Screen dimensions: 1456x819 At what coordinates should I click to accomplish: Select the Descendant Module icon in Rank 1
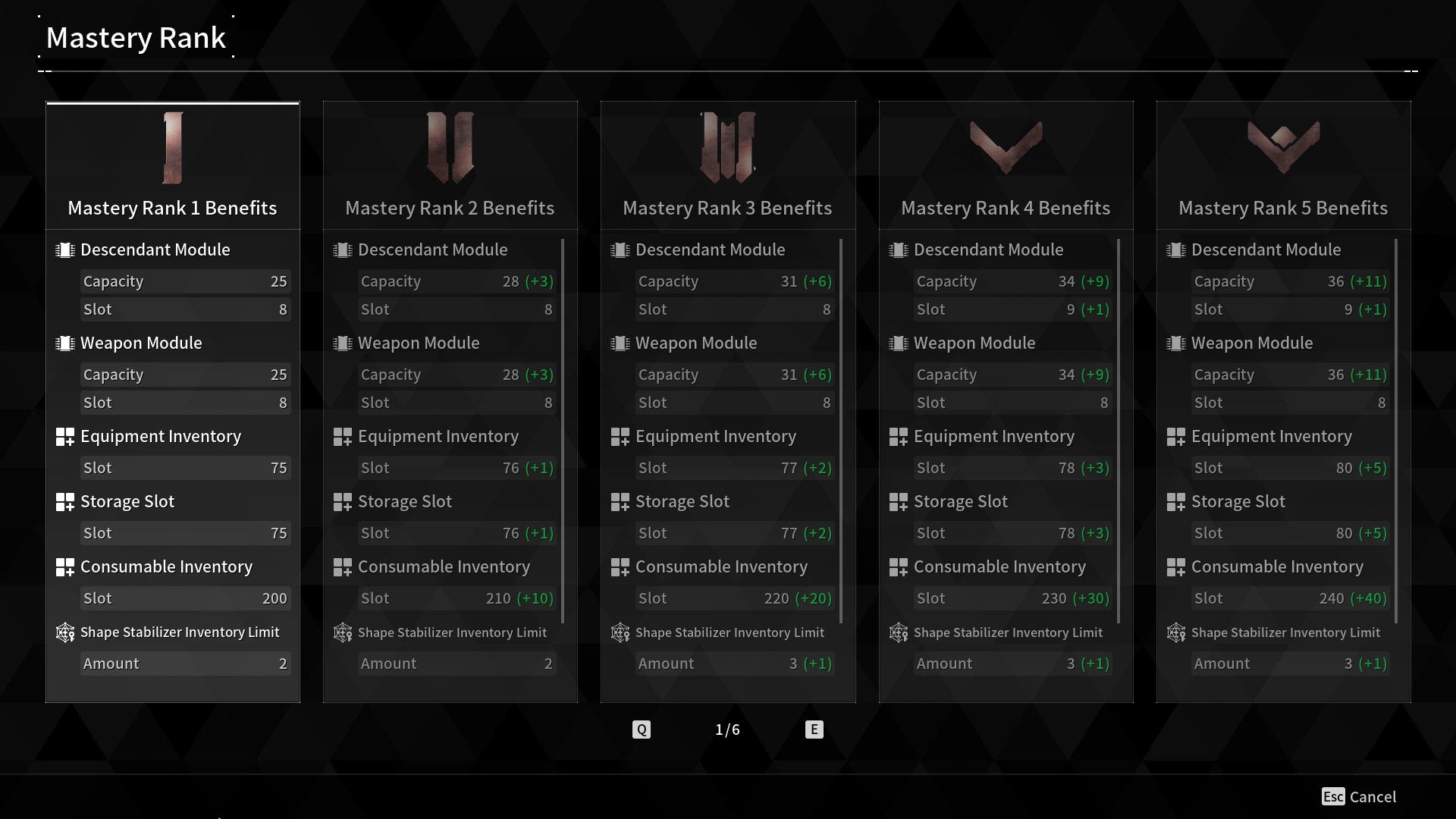64,249
